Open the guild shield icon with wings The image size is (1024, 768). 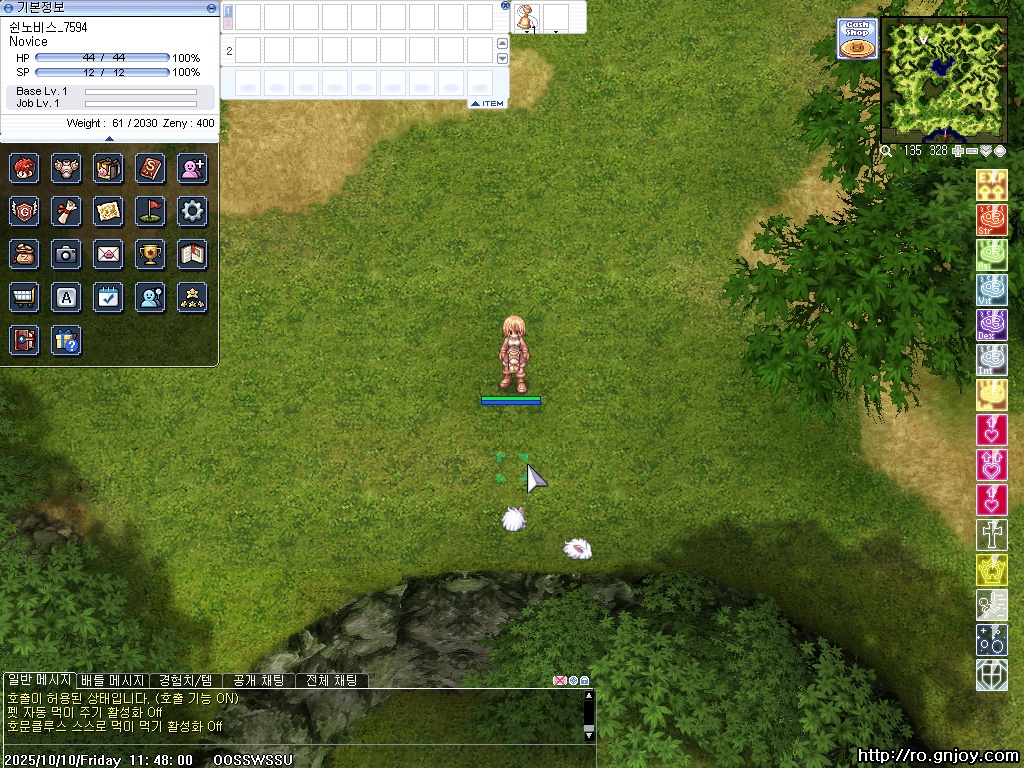(24, 211)
